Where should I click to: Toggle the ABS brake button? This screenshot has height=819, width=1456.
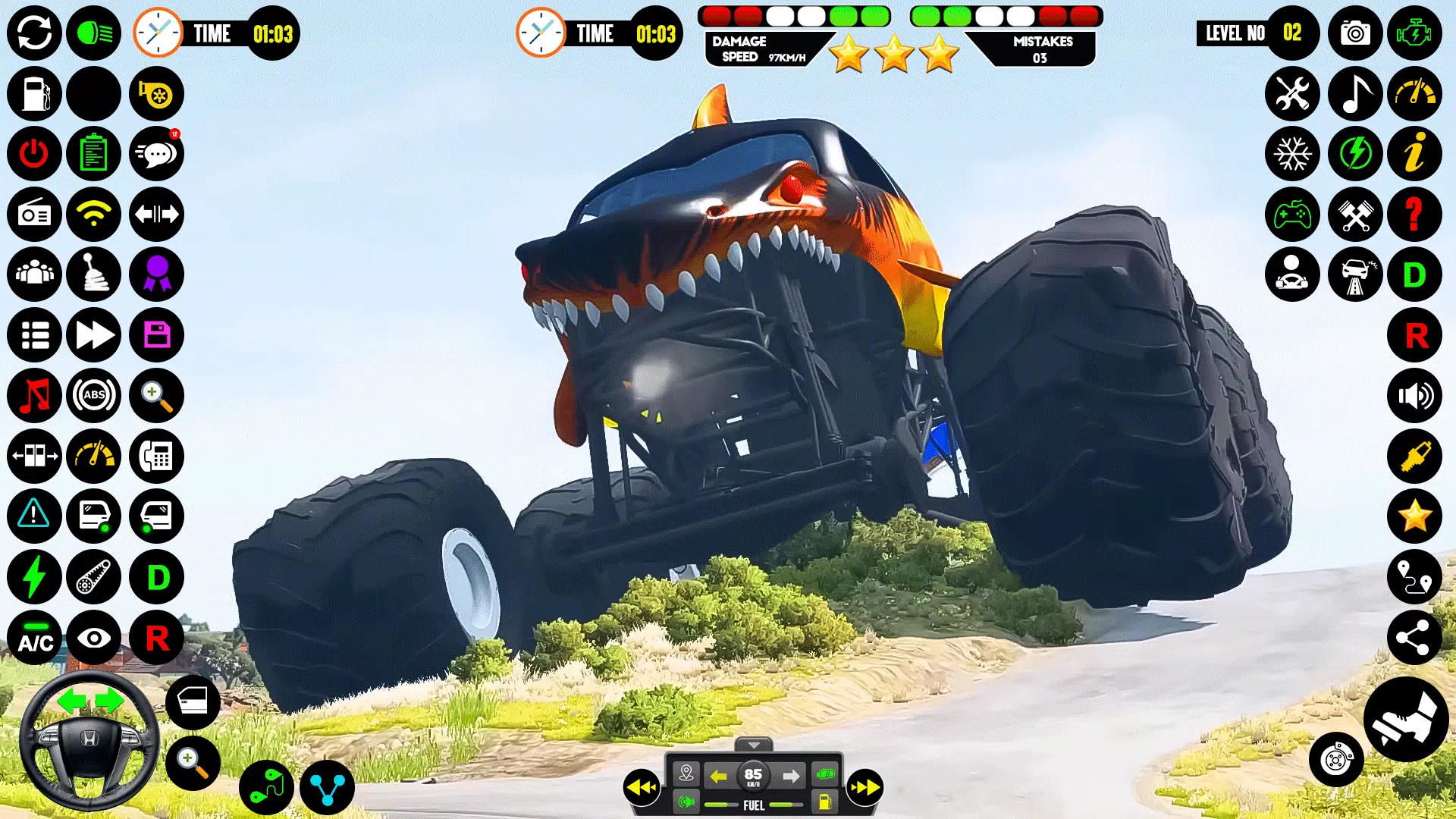click(x=94, y=395)
